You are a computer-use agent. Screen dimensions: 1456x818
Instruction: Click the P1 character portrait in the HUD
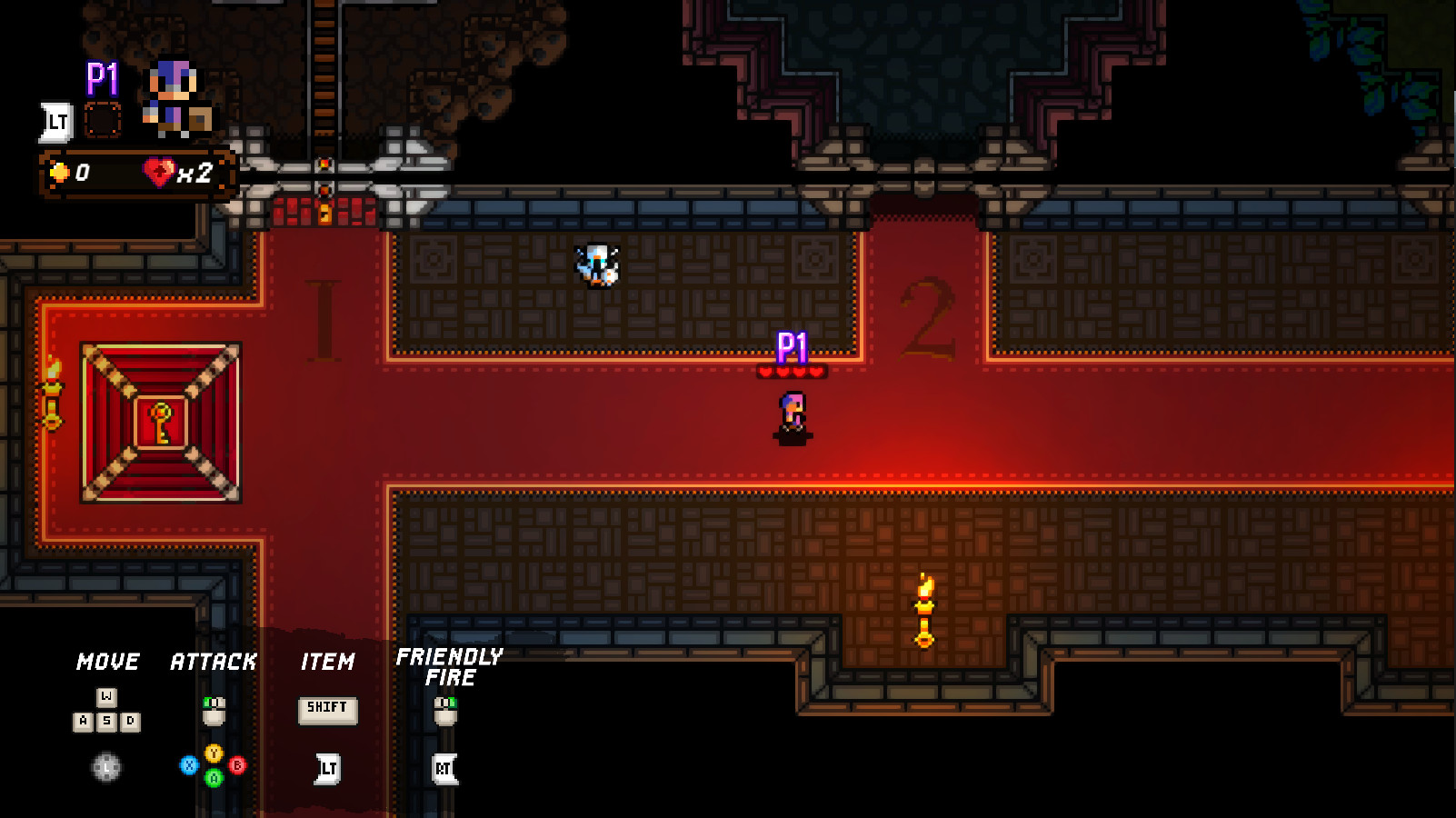tap(173, 95)
